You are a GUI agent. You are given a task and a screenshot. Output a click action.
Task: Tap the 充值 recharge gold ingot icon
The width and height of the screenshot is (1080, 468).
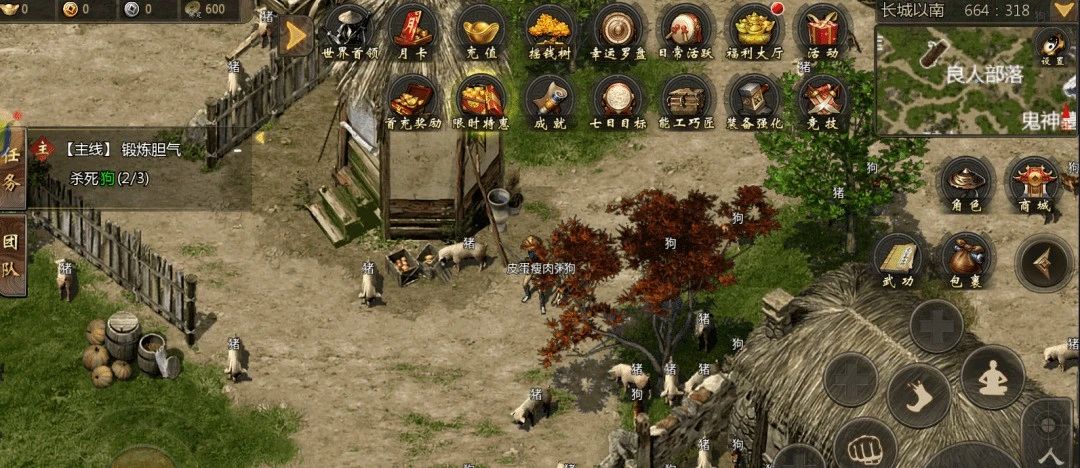point(482,31)
